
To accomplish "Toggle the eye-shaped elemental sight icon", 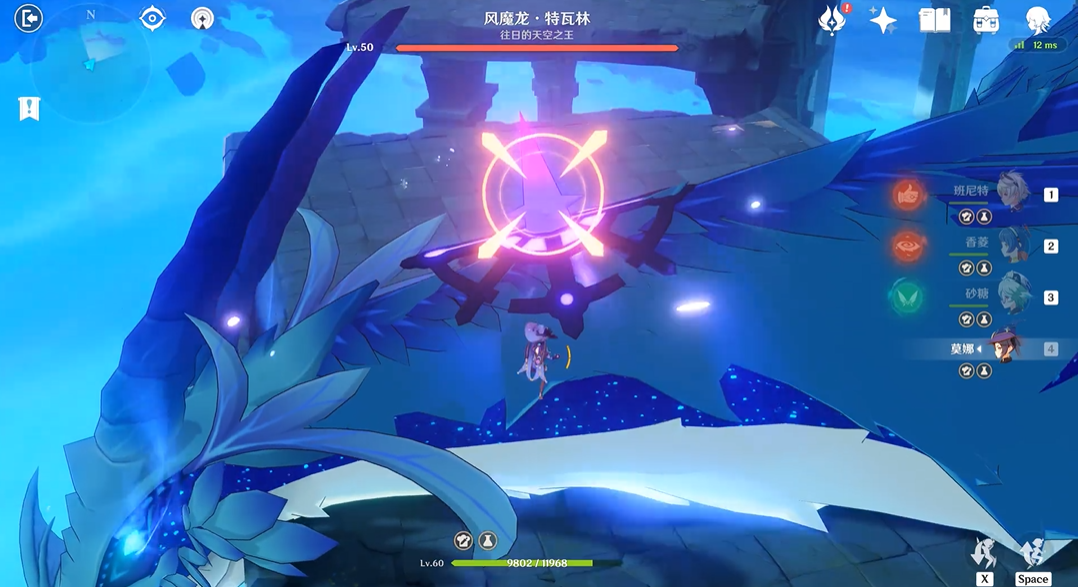I will coord(152,18).
